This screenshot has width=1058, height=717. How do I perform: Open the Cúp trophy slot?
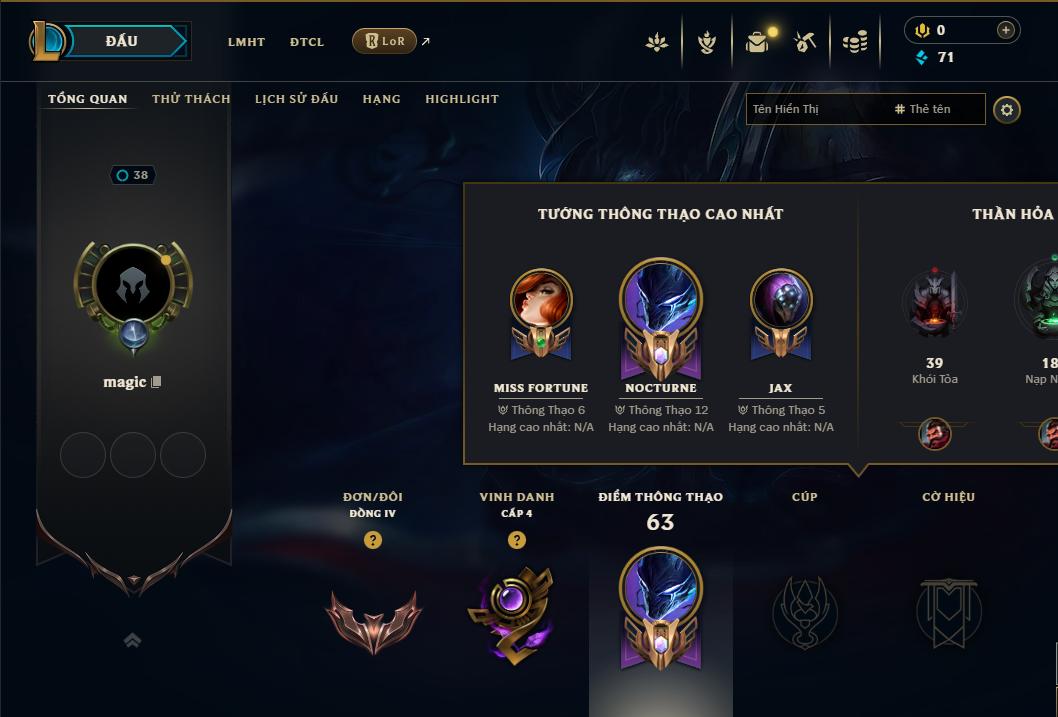pyautogui.click(x=805, y=611)
